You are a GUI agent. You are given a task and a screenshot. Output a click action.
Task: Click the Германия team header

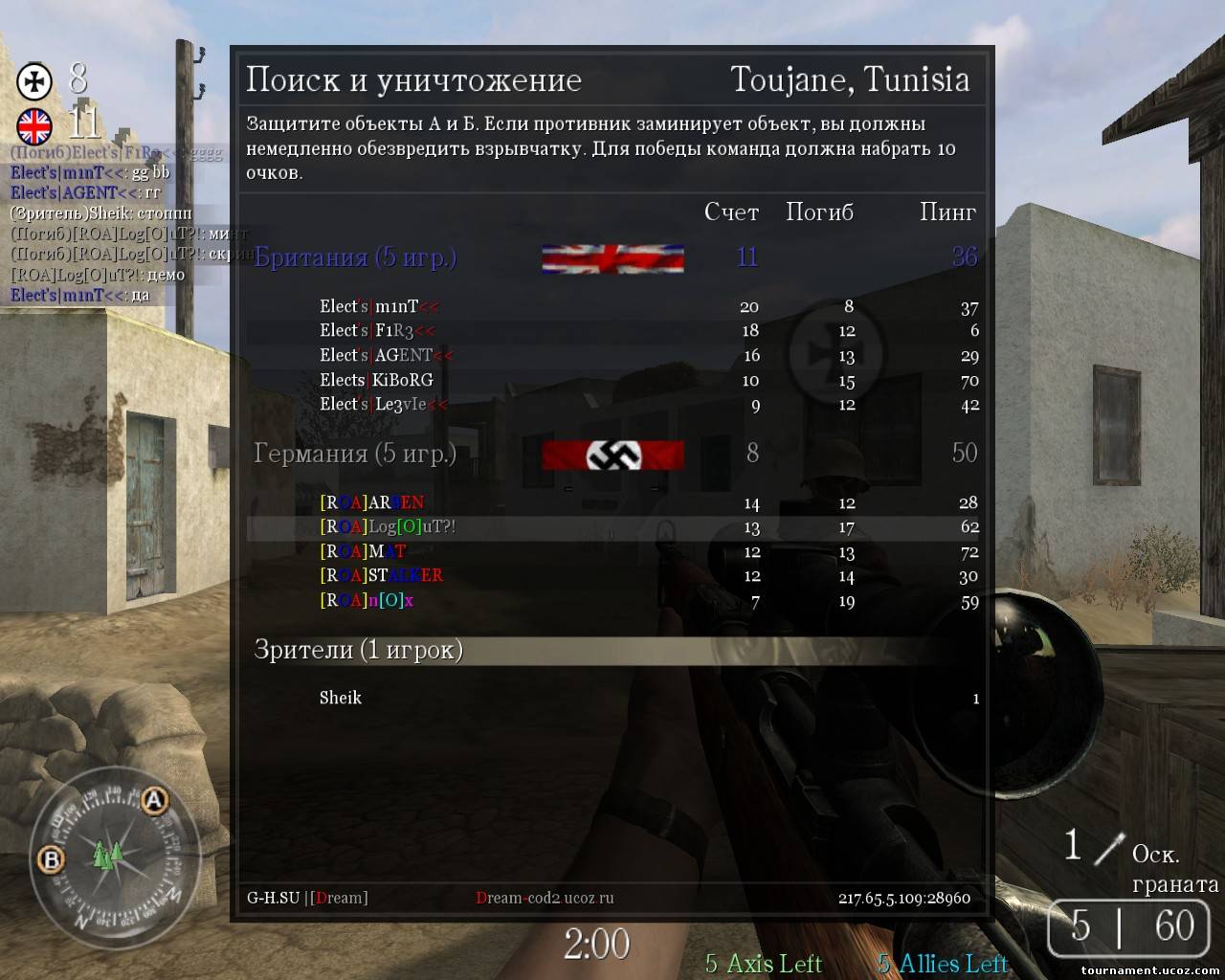click(355, 453)
